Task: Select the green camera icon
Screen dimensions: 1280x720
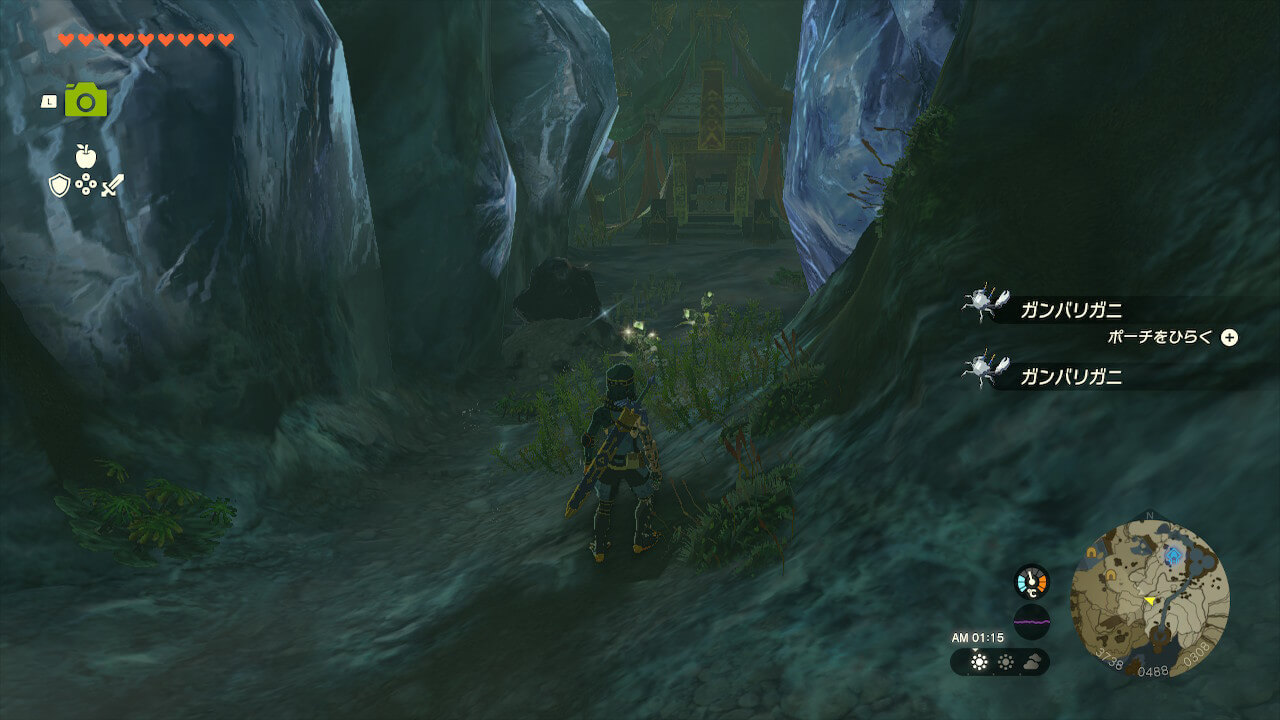Action: (x=86, y=100)
